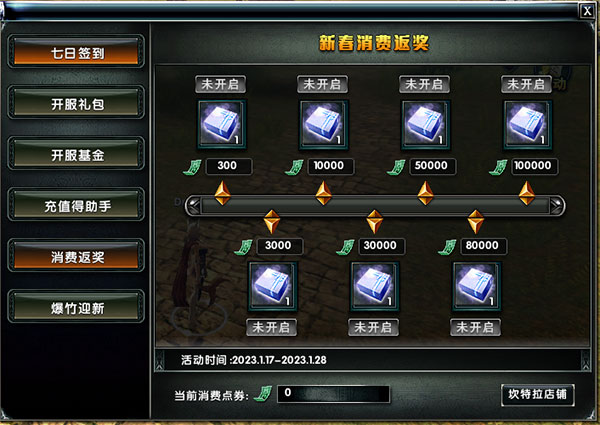Select the reward box above 10000
The image size is (600, 425).
[x=324, y=125]
